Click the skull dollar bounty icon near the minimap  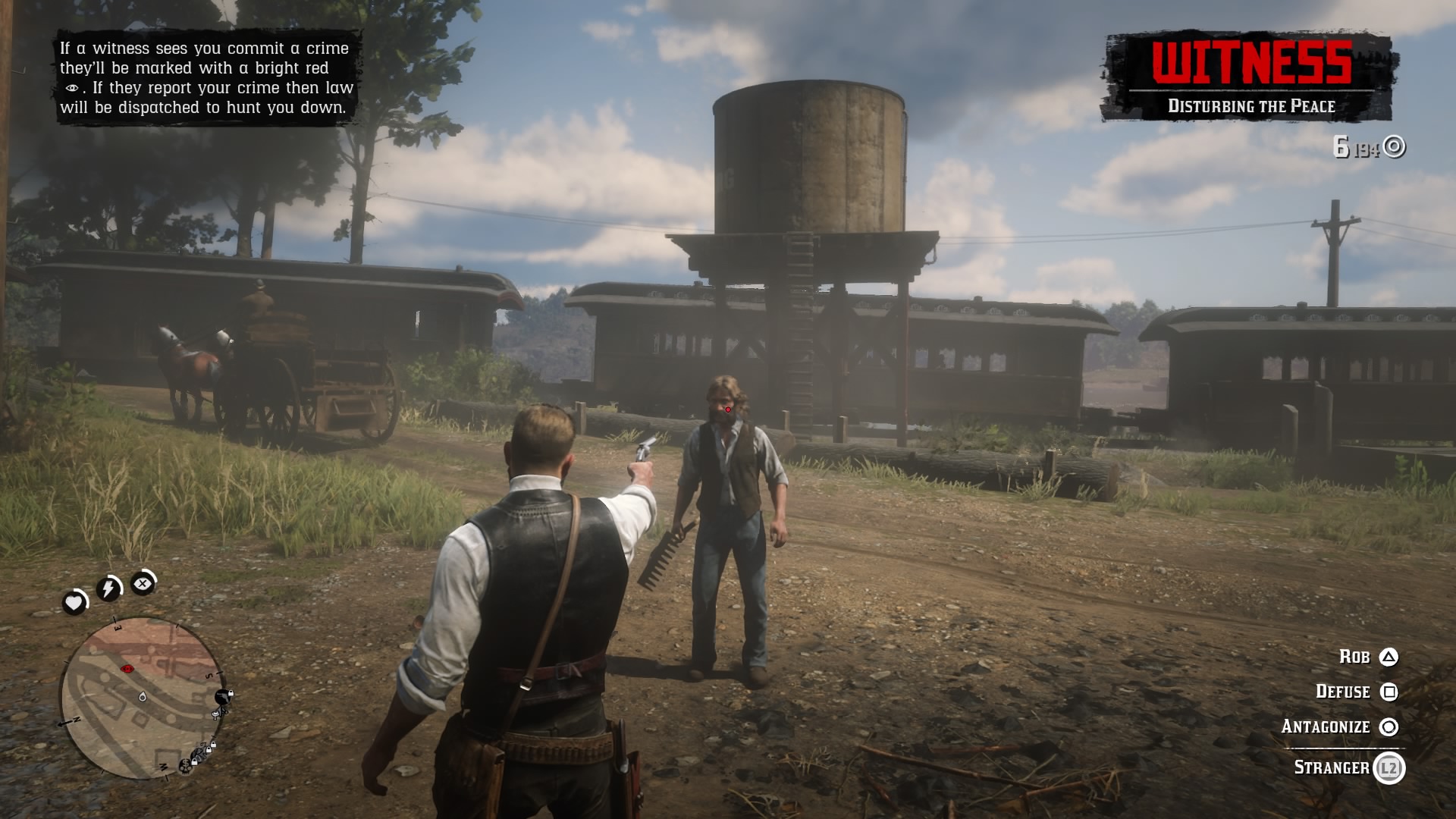click(186, 765)
